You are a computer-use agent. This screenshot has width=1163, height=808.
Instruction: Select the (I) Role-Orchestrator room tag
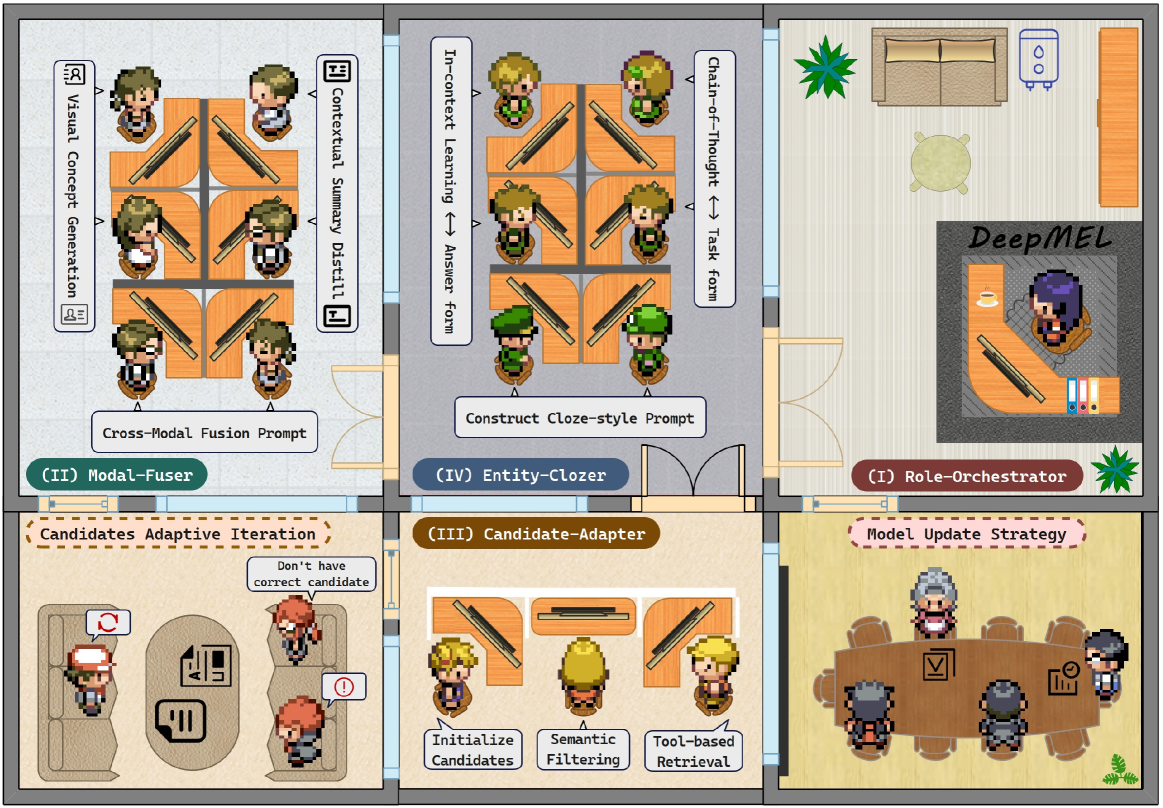[967, 476]
